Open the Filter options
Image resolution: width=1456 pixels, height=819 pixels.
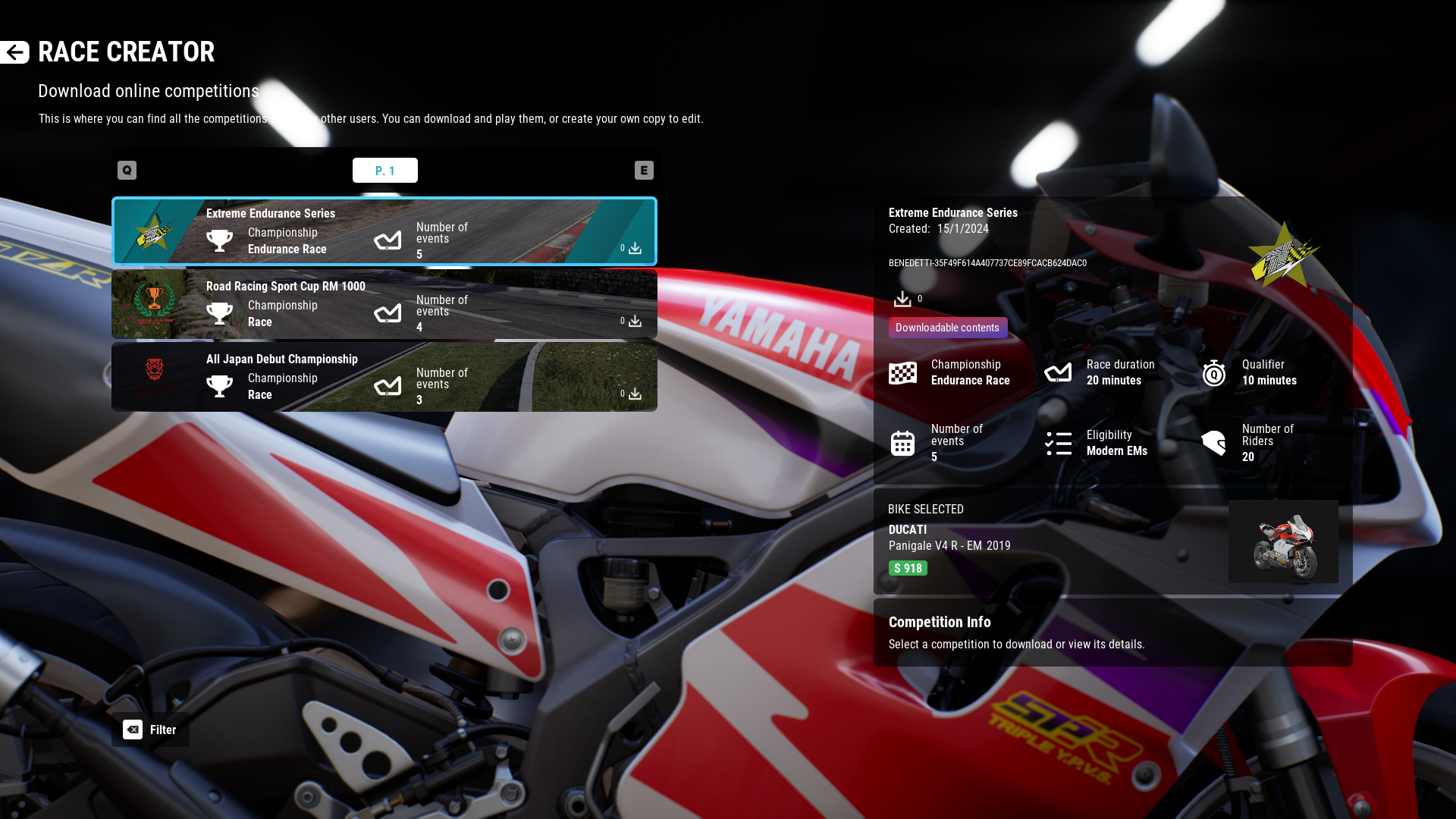pos(150,730)
